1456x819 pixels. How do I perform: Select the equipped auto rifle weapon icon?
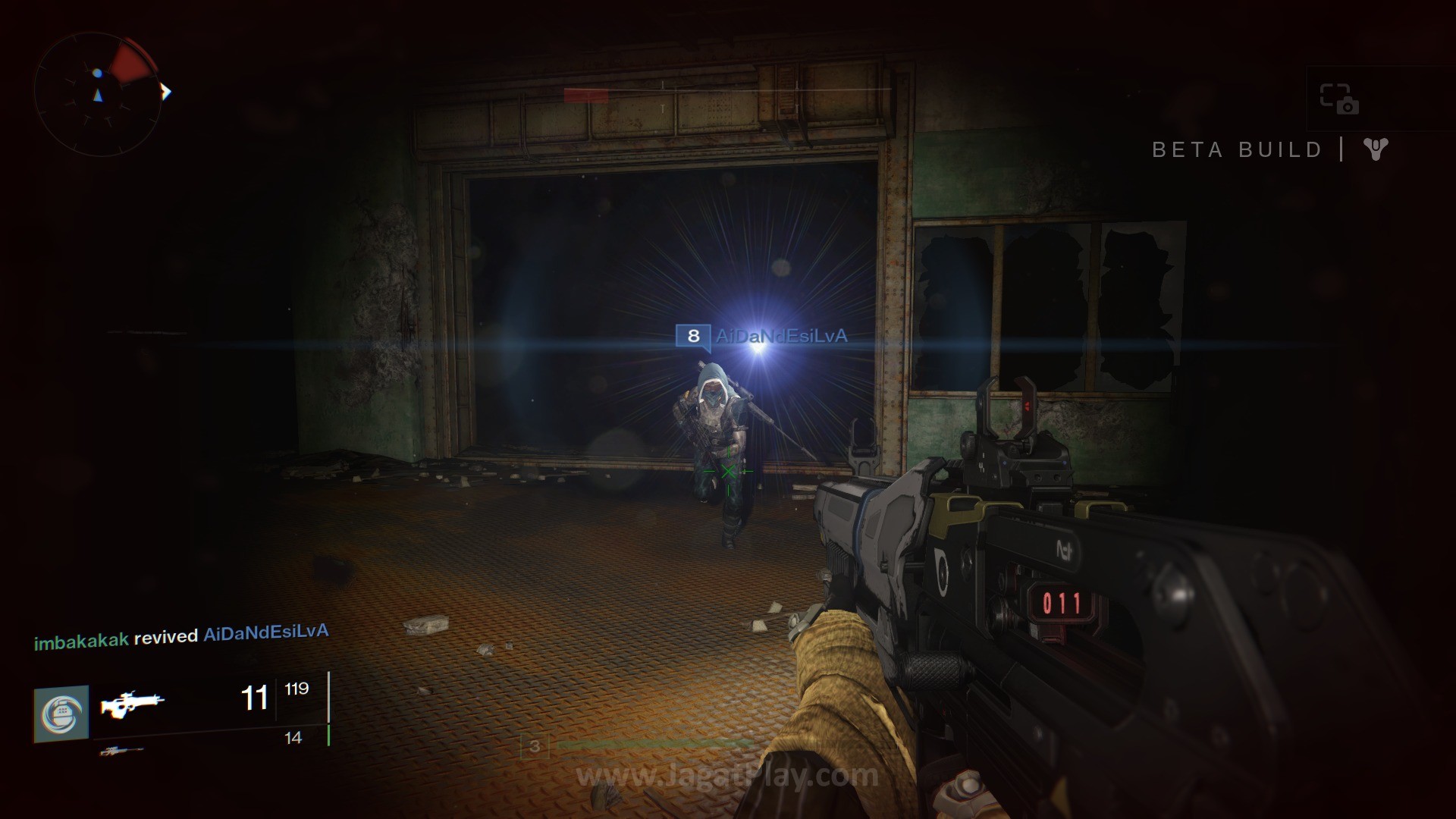(x=132, y=704)
